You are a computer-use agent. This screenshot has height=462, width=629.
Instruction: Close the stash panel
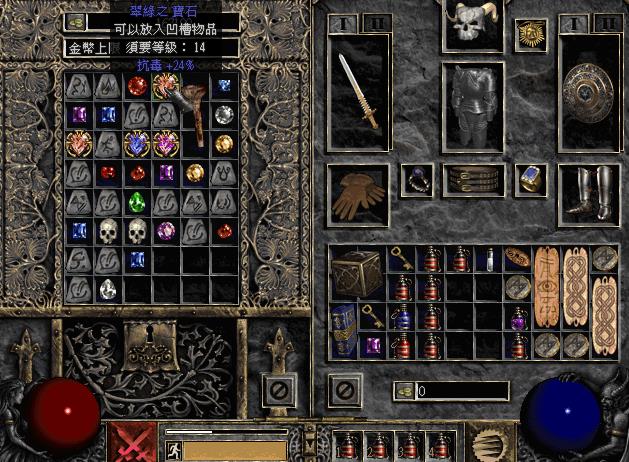coord(281,389)
